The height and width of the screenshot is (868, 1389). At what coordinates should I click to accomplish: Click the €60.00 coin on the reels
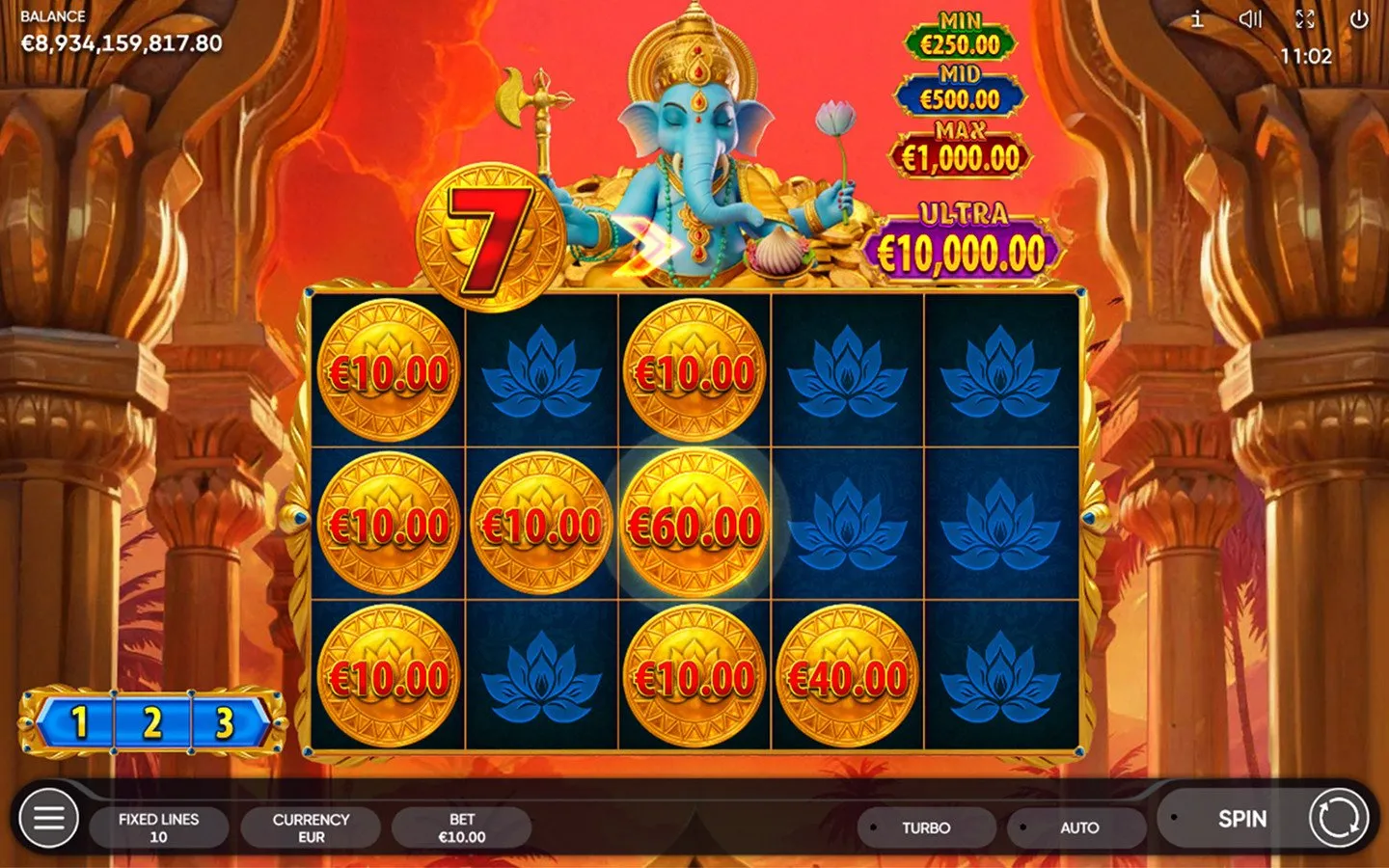click(694, 526)
